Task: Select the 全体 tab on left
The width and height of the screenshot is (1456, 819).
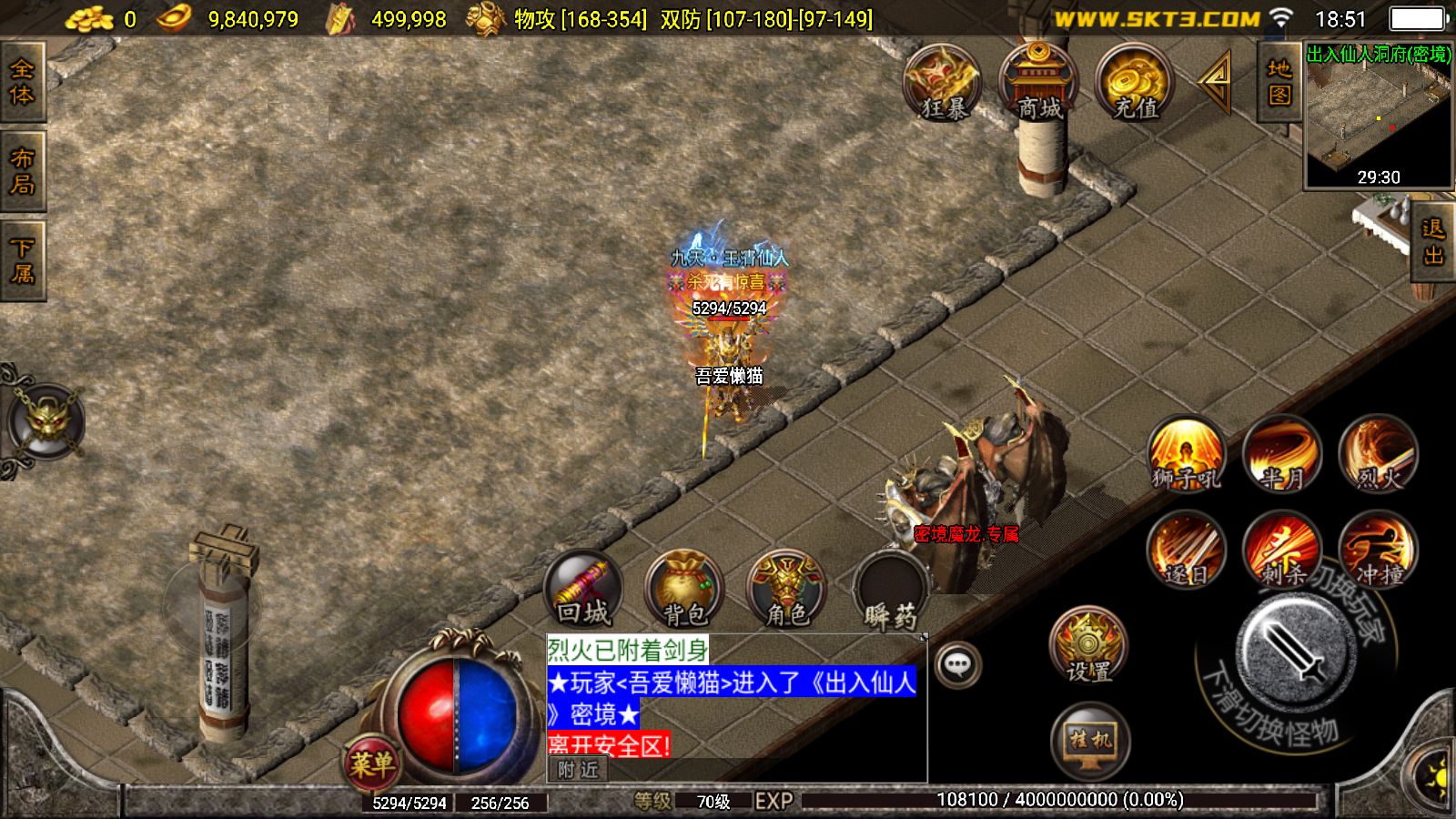Action: tap(22, 82)
